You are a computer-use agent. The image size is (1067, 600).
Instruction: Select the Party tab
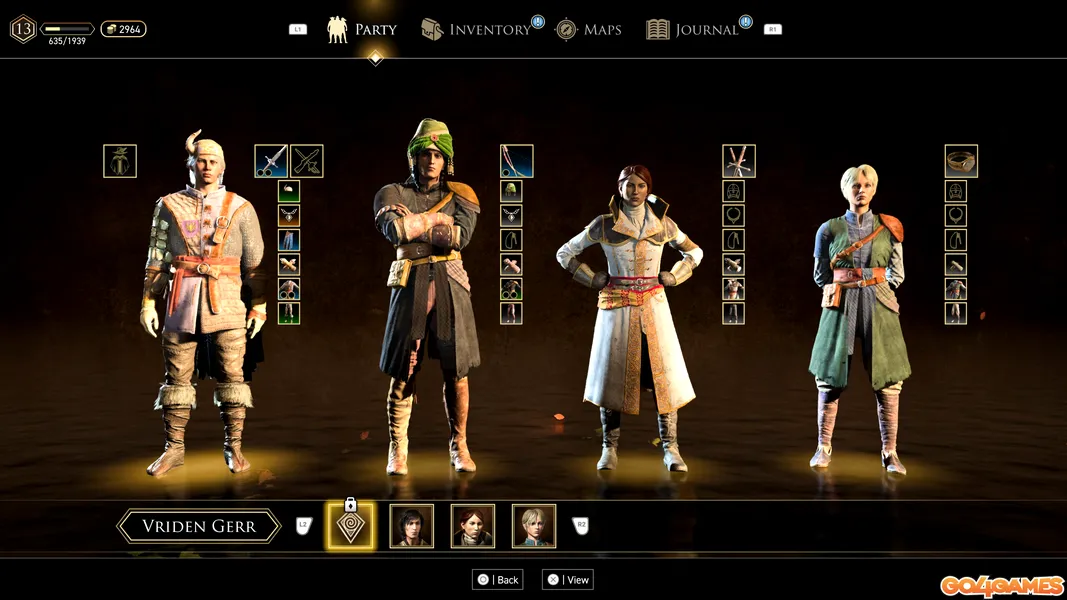pyautogui.click(x=362, y=30)
